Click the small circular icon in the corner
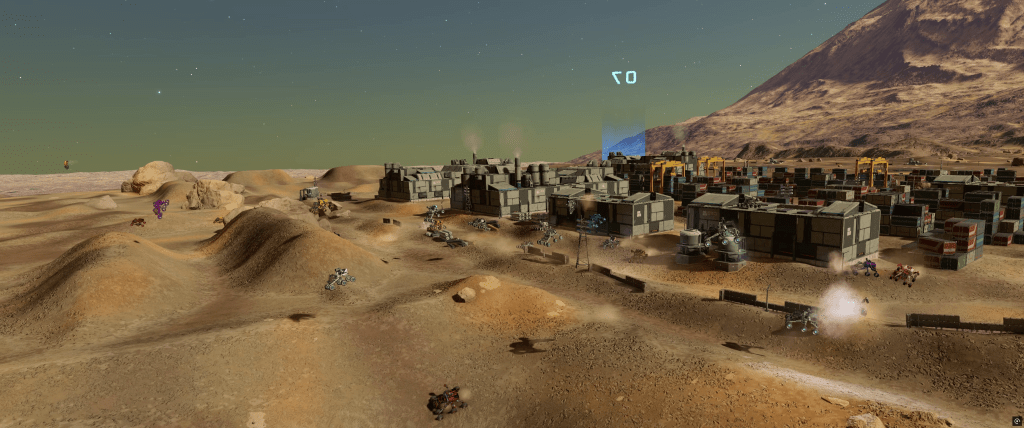Screen dimensions: 1024x428 tap(1016, 421)
